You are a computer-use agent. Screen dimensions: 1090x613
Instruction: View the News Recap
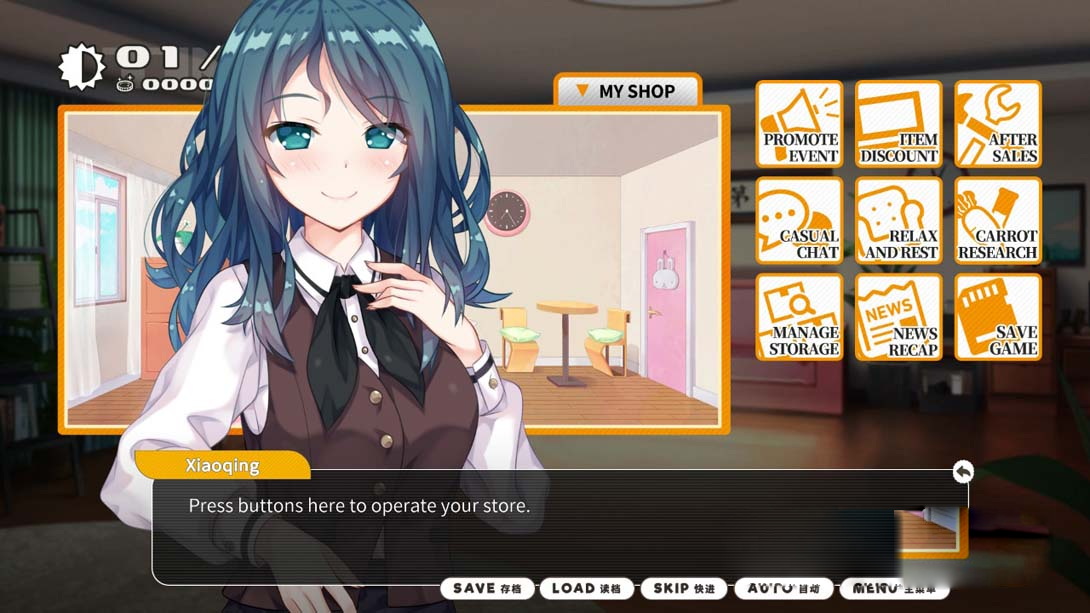click(x=898, y=317)
